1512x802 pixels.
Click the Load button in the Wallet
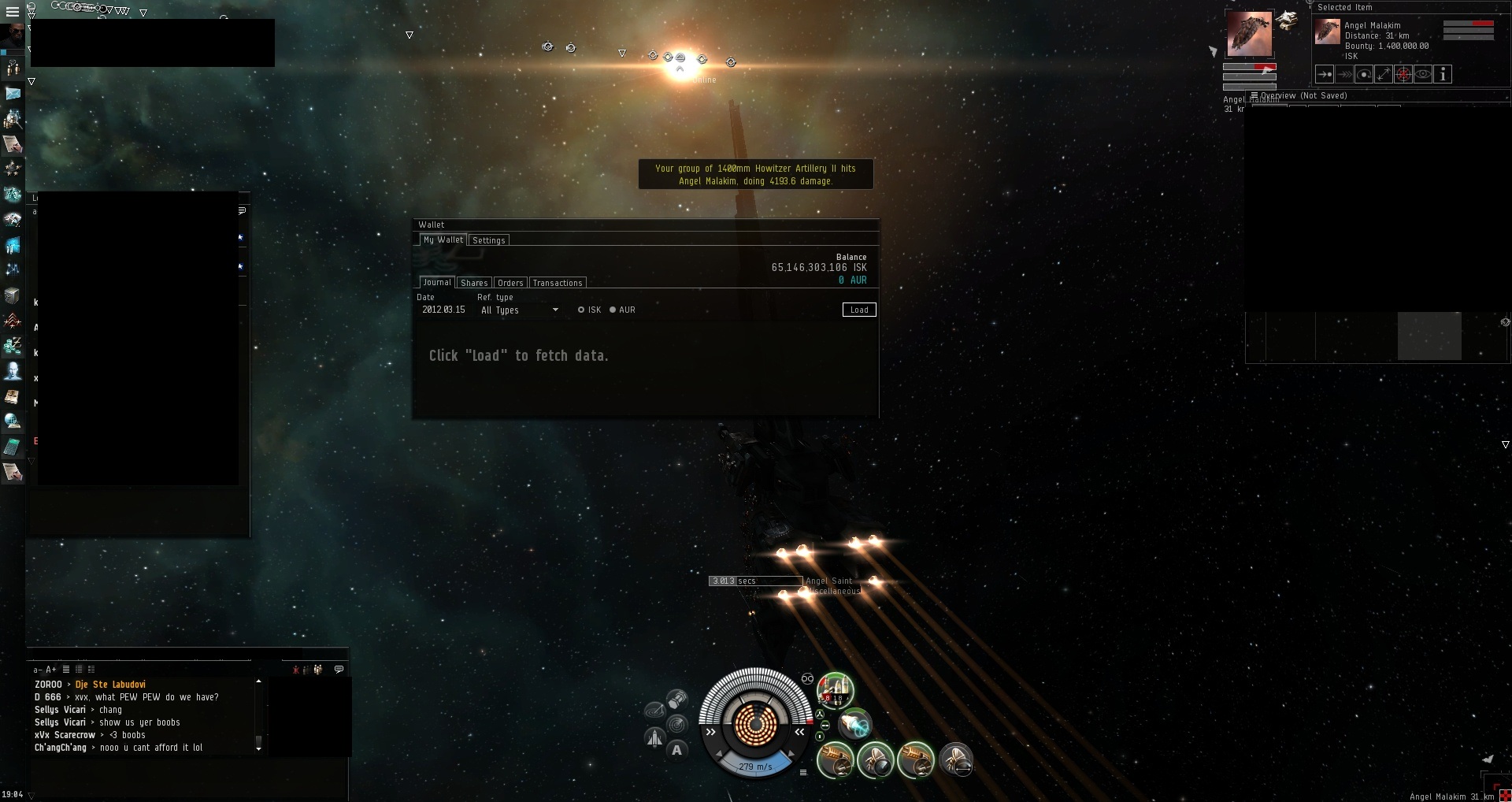[858, 310]
